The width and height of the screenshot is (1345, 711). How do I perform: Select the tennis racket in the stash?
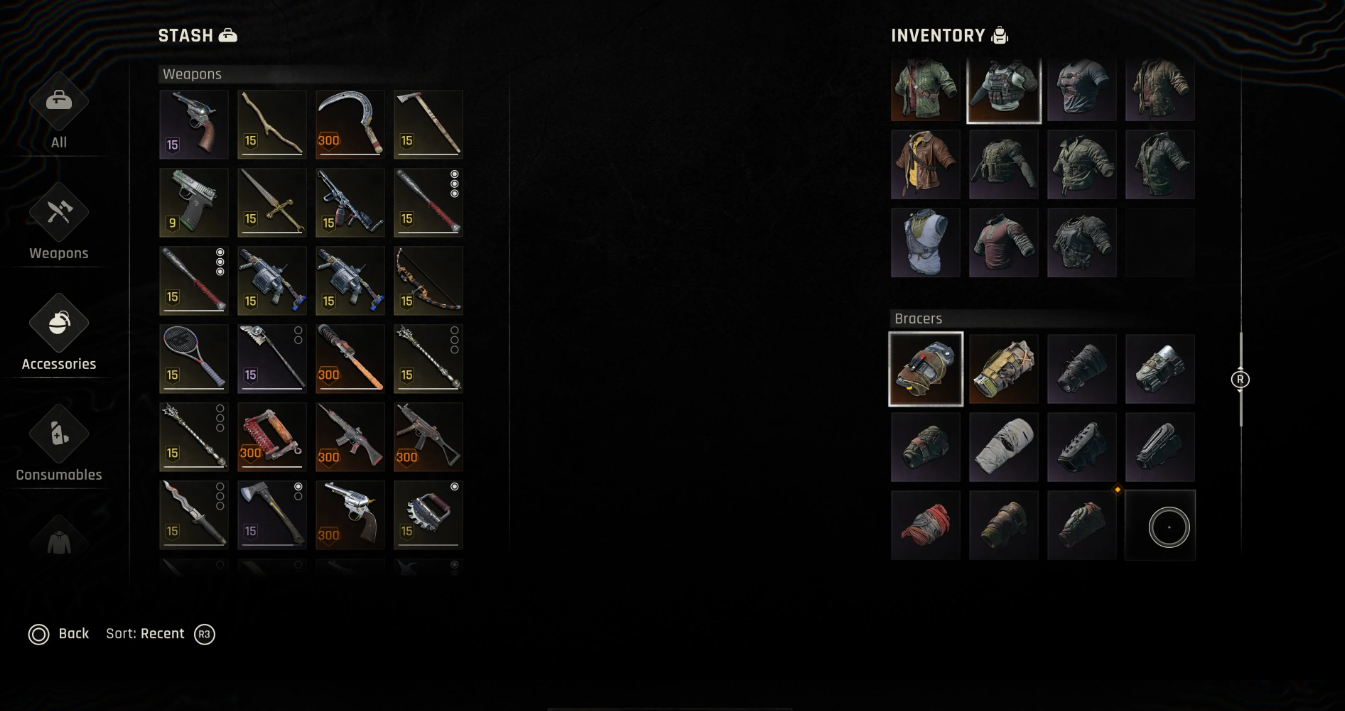click(194, 358)
